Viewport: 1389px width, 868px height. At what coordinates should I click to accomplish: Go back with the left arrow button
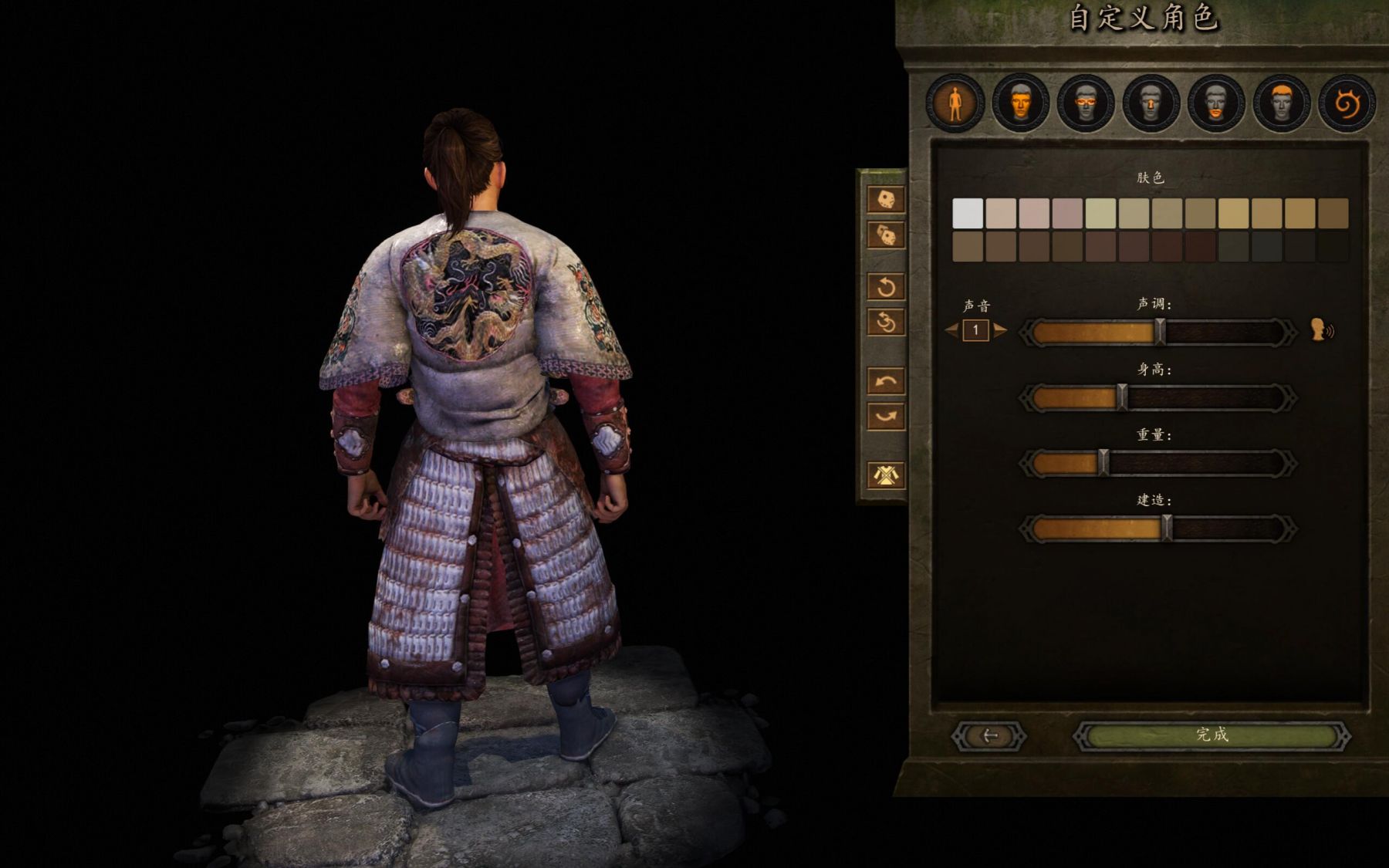coord(989,736)
